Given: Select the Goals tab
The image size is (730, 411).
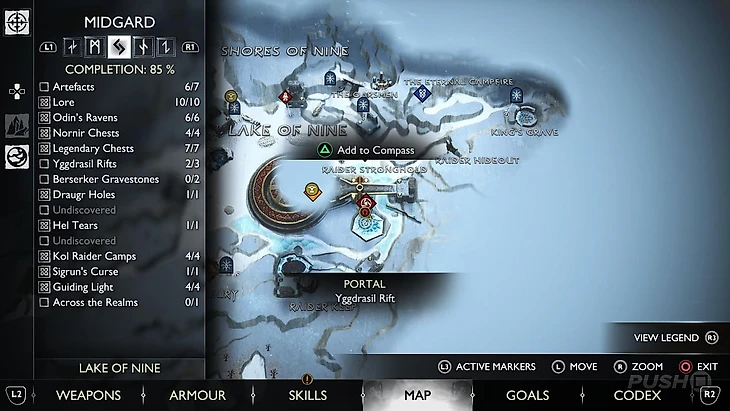Looking at the screenshot, I should (527, 395).
